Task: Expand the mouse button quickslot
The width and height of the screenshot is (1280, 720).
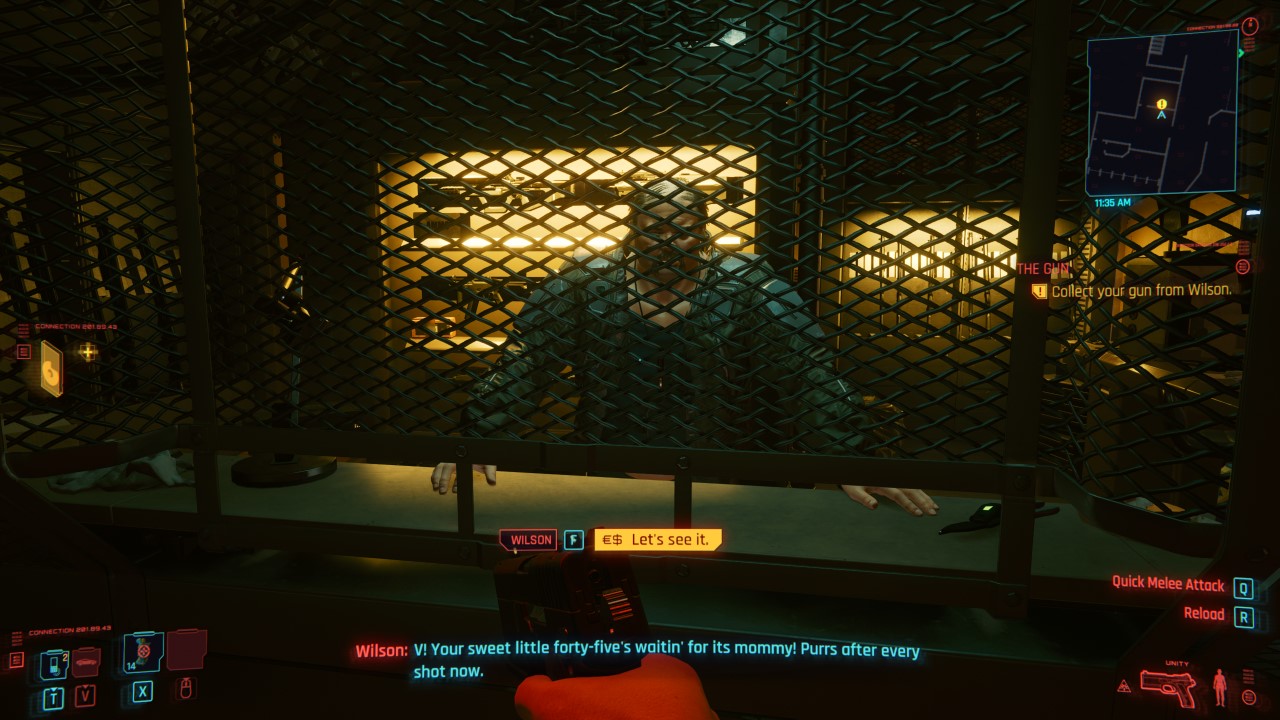Action: (186, 689)
